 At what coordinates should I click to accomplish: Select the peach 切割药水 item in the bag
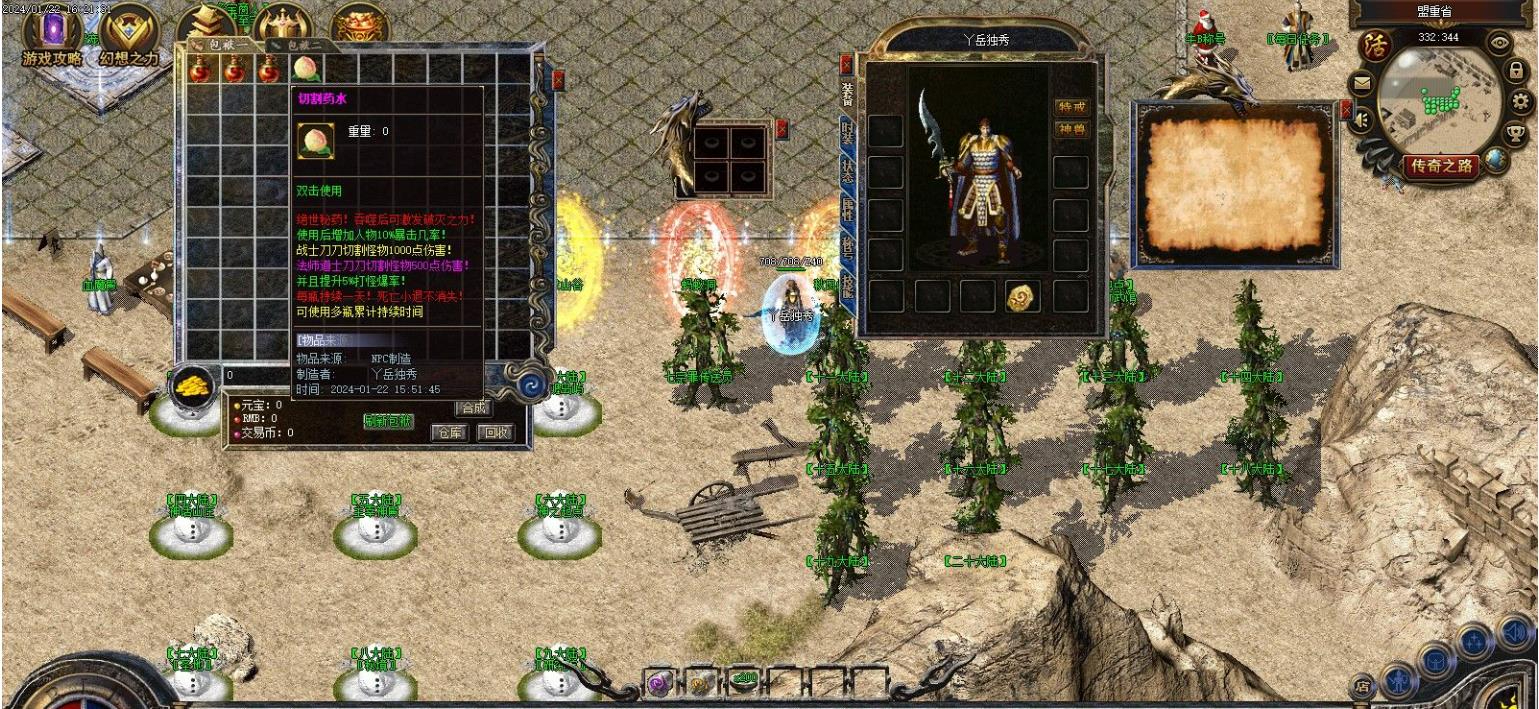305,69
